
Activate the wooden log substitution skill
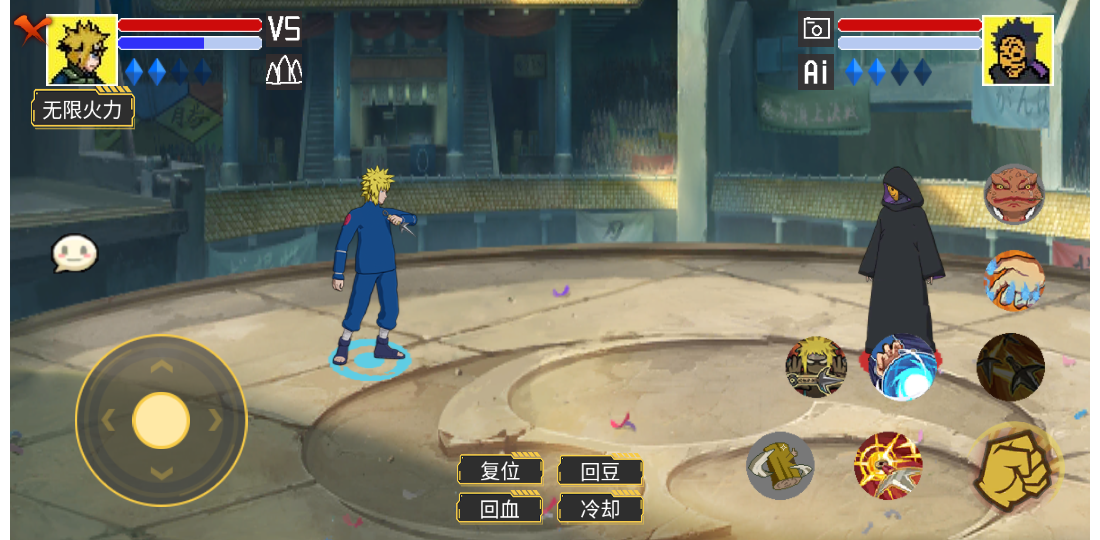[x=781, y=466]
